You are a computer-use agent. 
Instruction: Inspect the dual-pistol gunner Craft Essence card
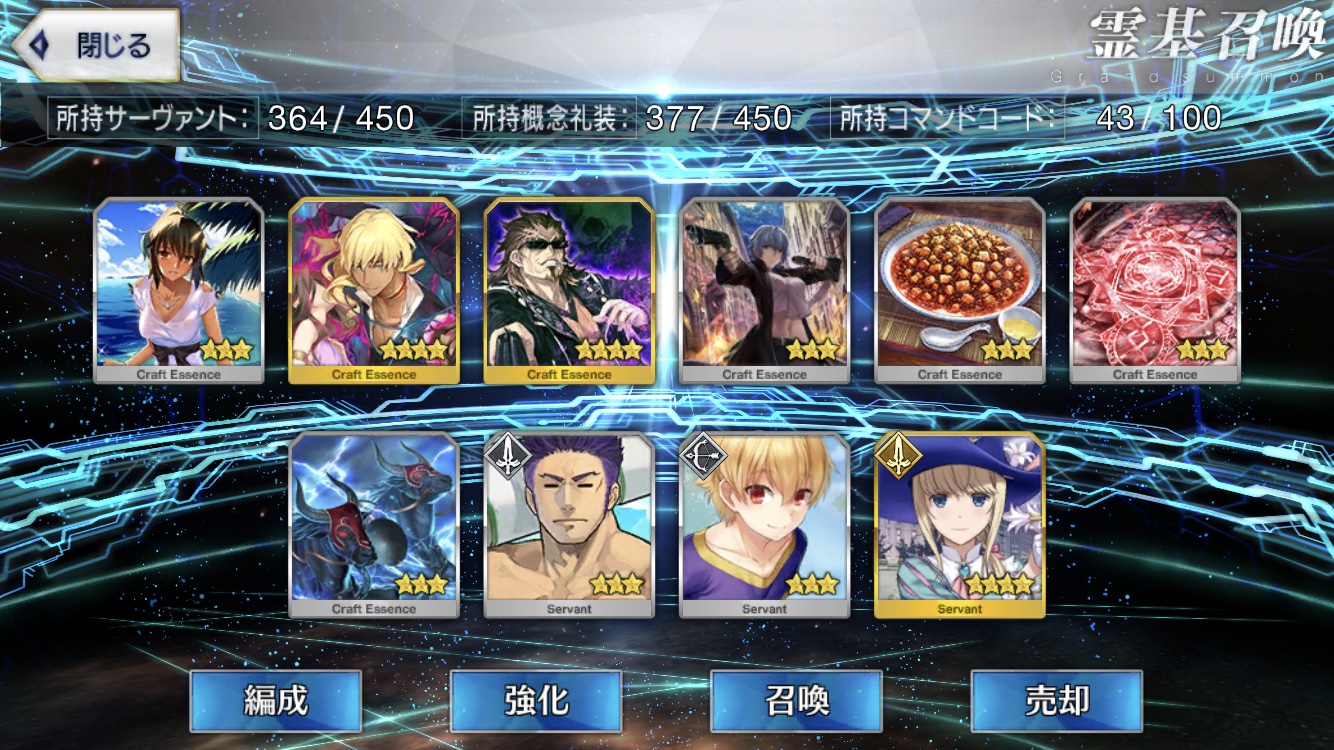764,289
